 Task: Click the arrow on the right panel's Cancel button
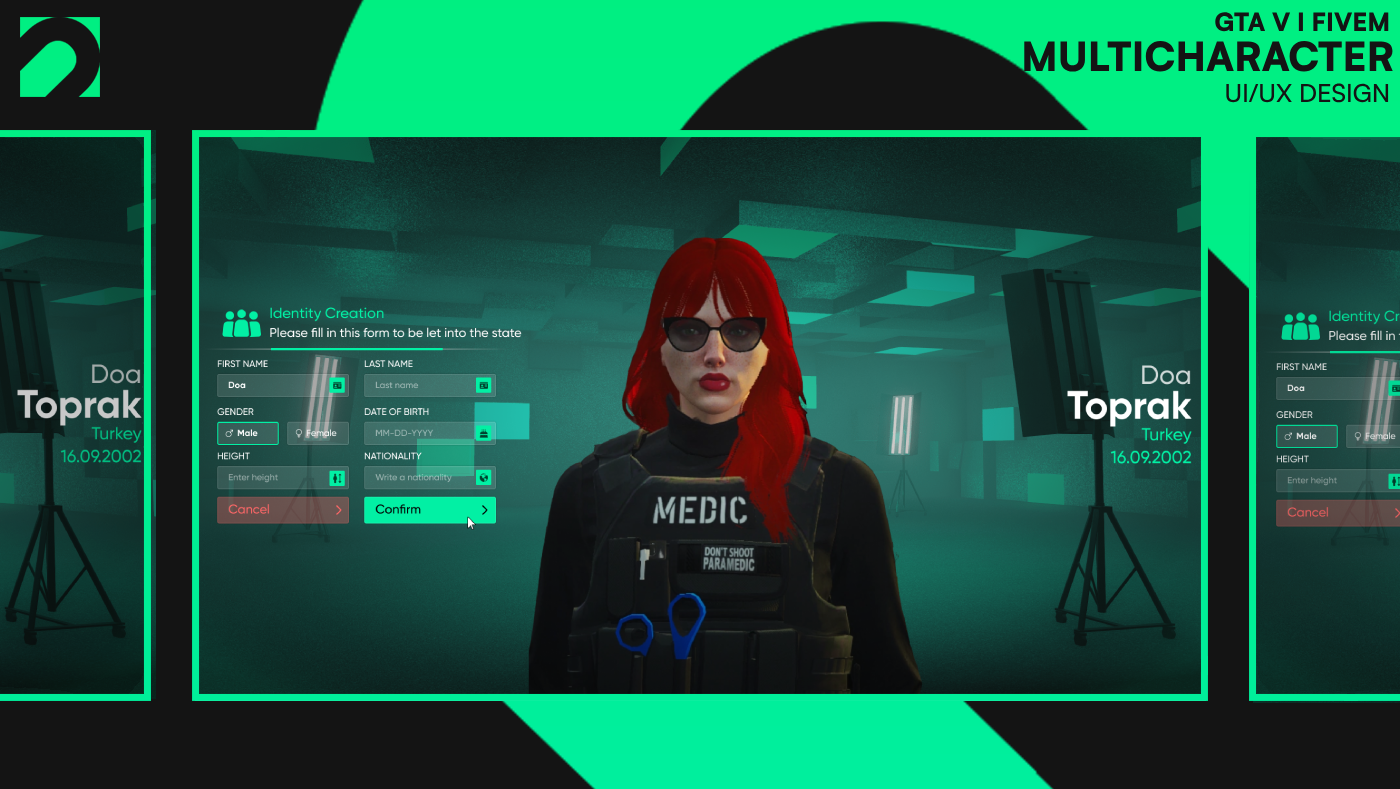click(1396, 512)
